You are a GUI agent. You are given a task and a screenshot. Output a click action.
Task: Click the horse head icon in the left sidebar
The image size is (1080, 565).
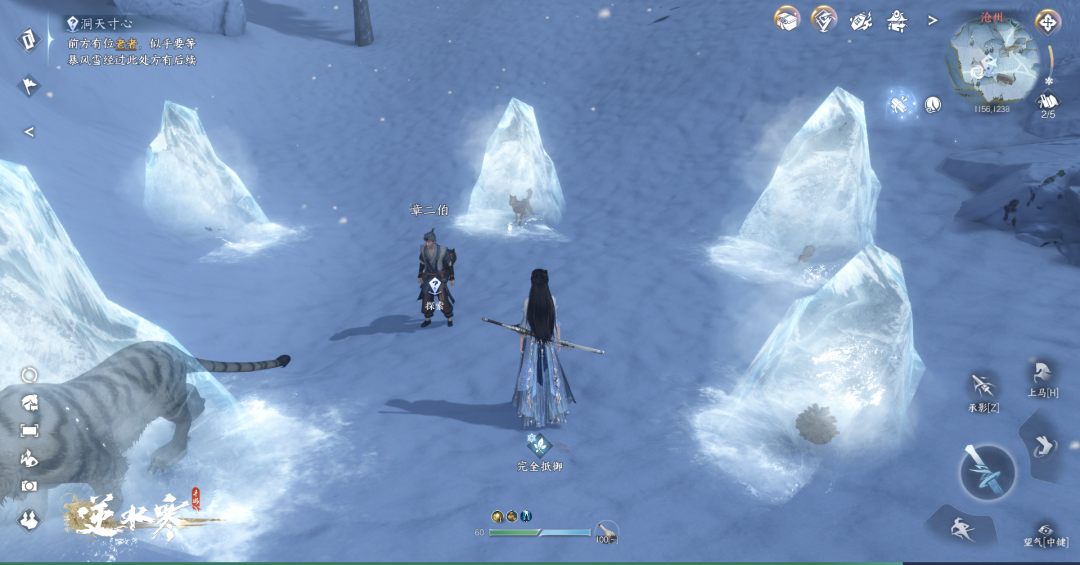29,403
